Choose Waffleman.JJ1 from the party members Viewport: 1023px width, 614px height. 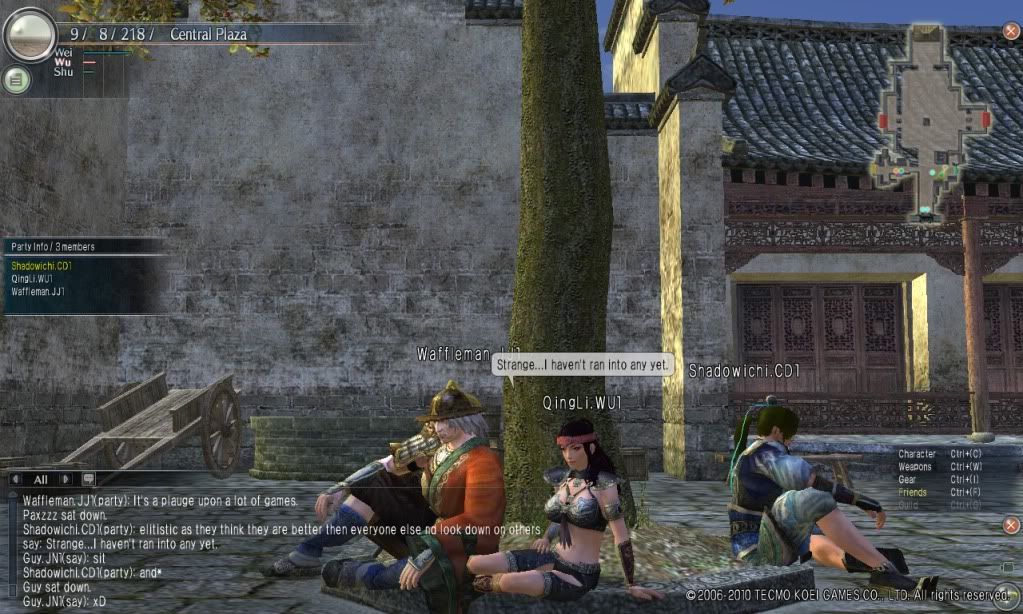click(38, 292)
